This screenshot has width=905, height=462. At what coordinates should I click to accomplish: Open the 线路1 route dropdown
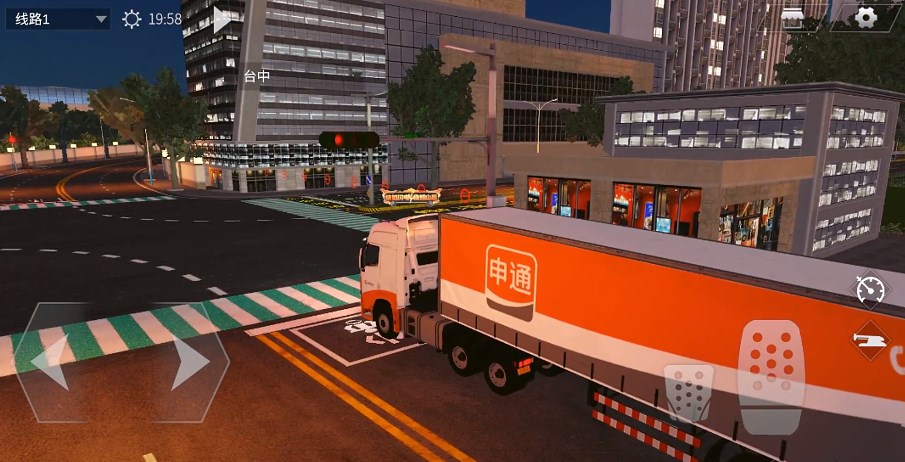click(x=57, y=19)
